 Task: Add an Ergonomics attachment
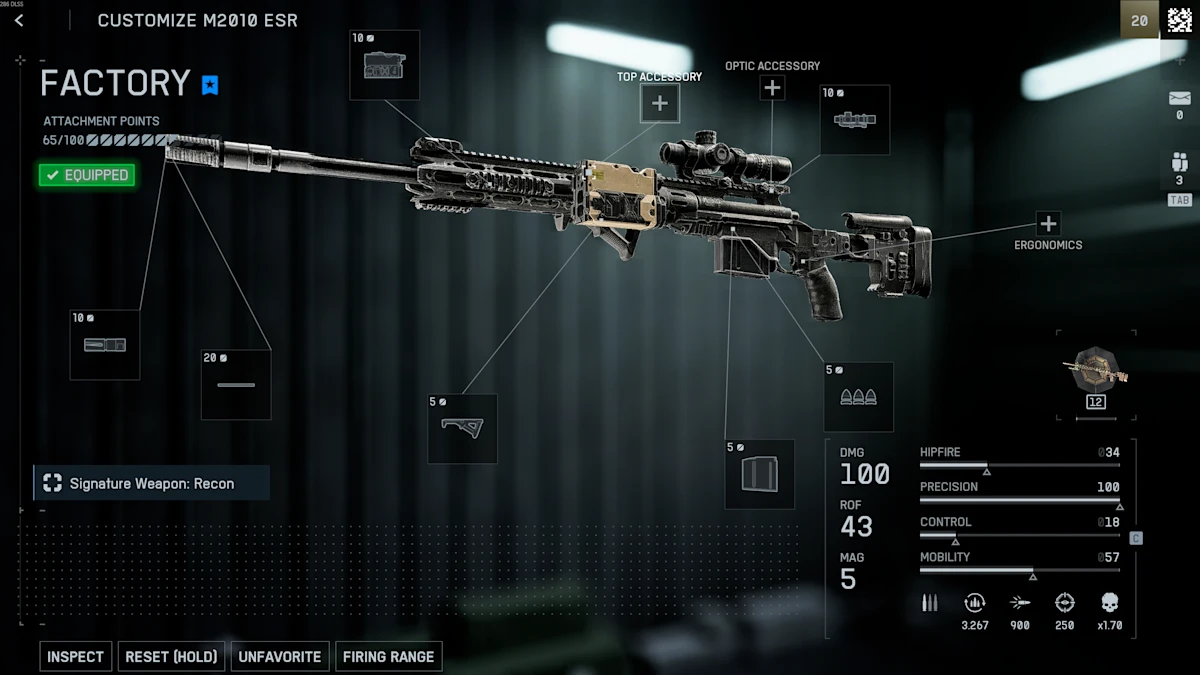[1048, 223]
